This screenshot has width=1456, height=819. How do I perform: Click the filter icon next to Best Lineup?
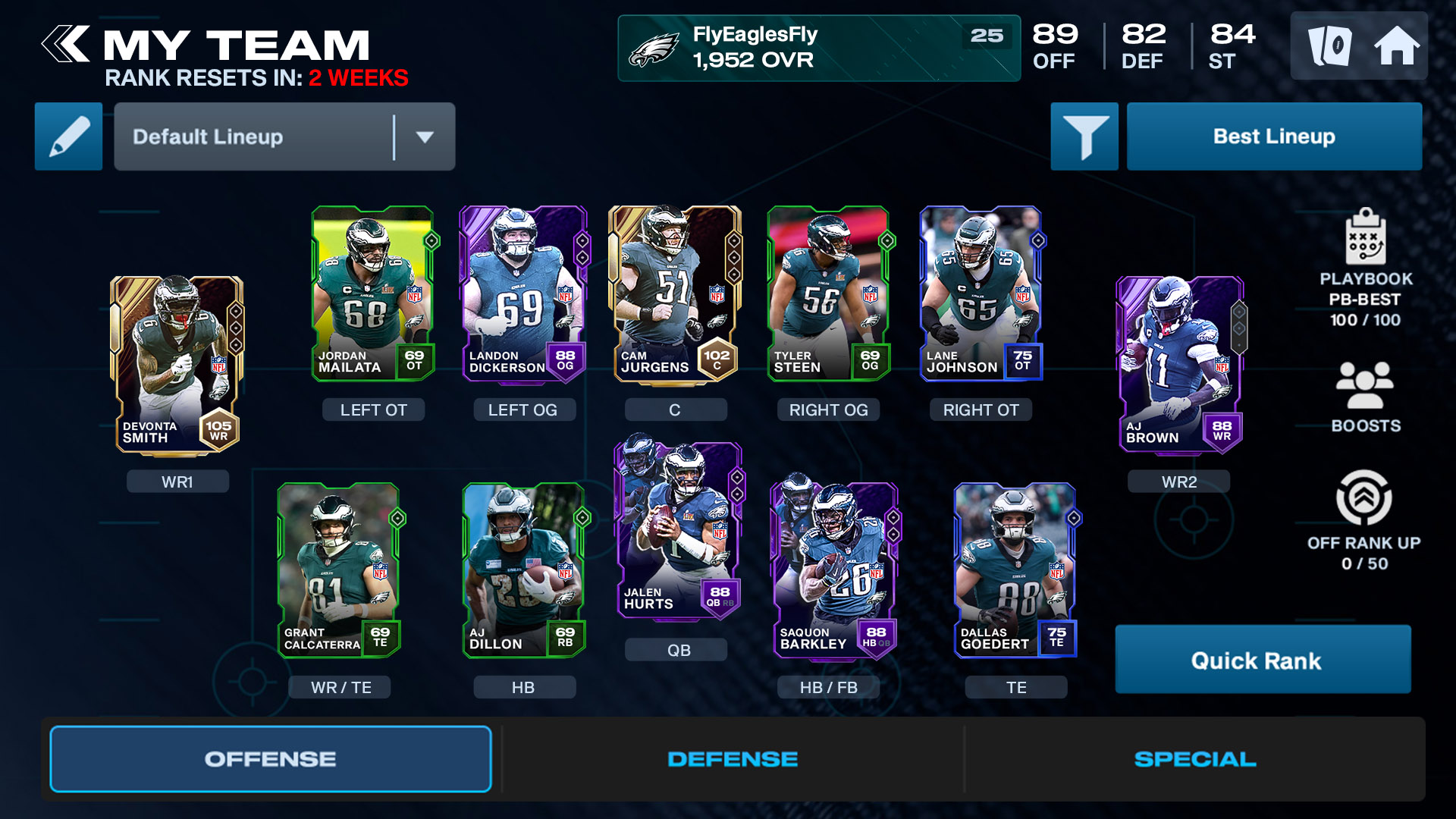[x=1084, y=136]
